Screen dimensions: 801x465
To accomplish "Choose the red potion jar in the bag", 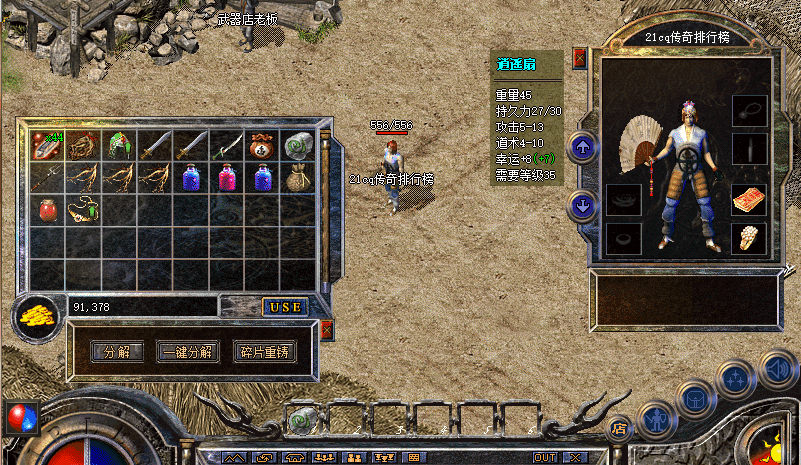I will [47, 210].
